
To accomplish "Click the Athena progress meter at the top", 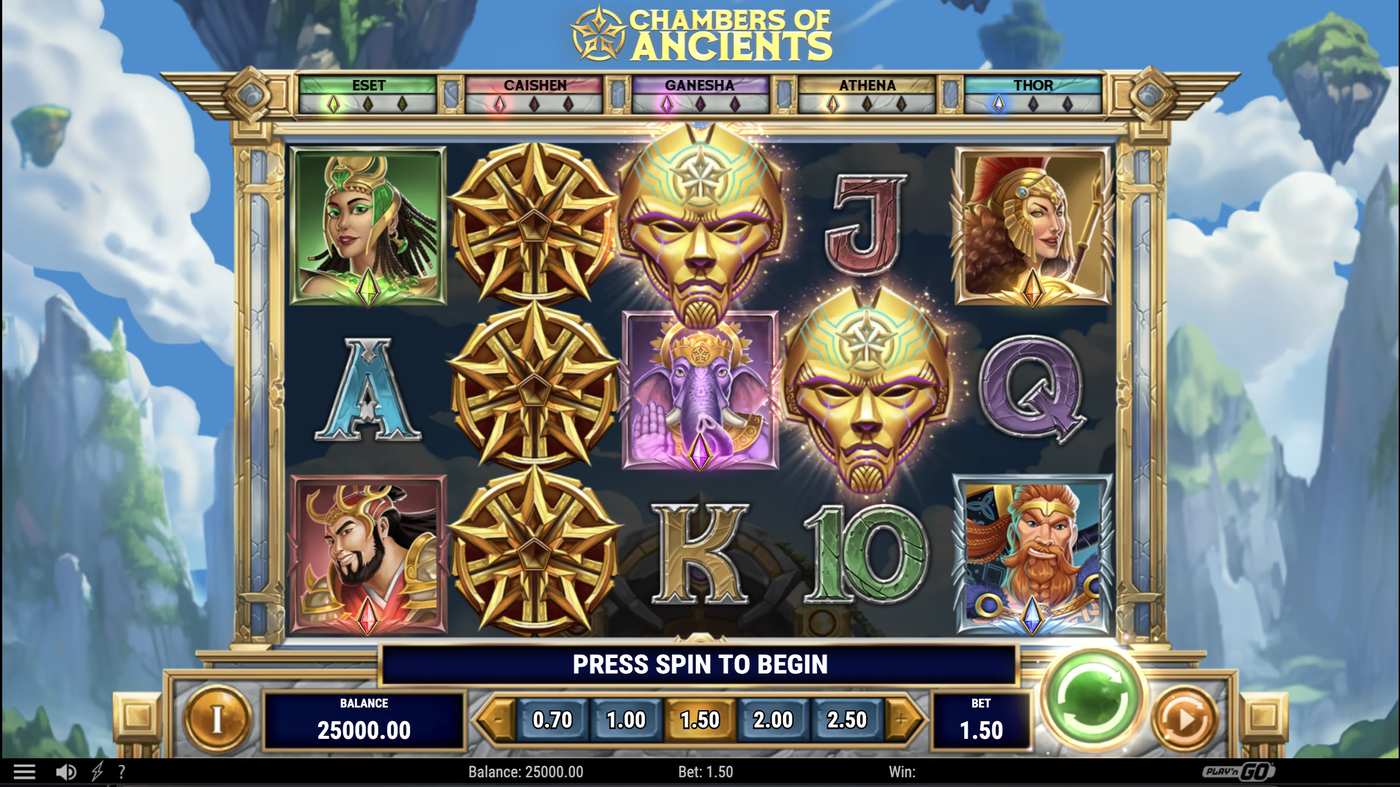I will [x=866, y=92].
